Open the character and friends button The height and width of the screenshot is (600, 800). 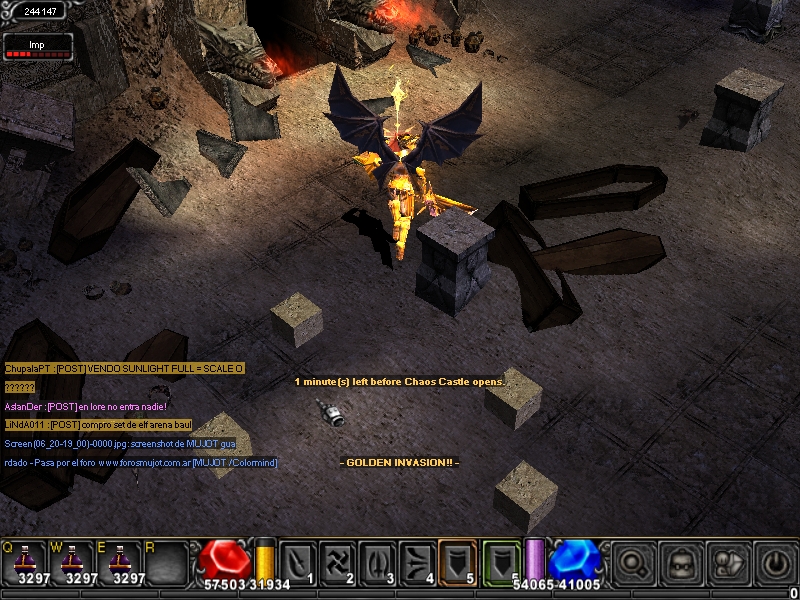click(x=728, y=562)
